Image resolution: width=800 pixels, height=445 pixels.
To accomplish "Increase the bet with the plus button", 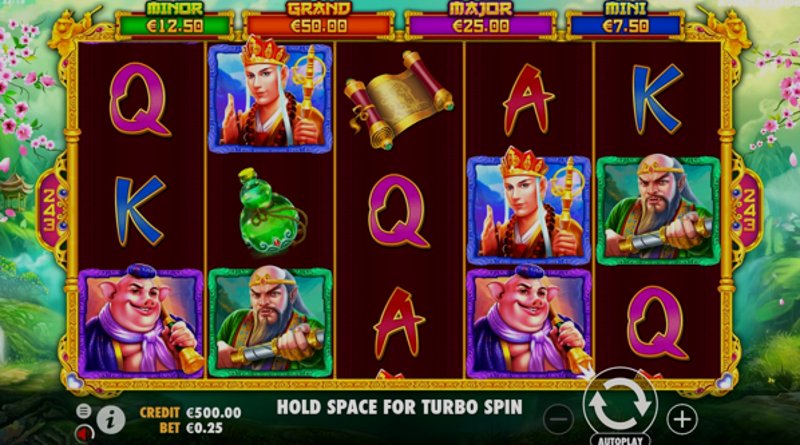I will [x=682, y=417].
